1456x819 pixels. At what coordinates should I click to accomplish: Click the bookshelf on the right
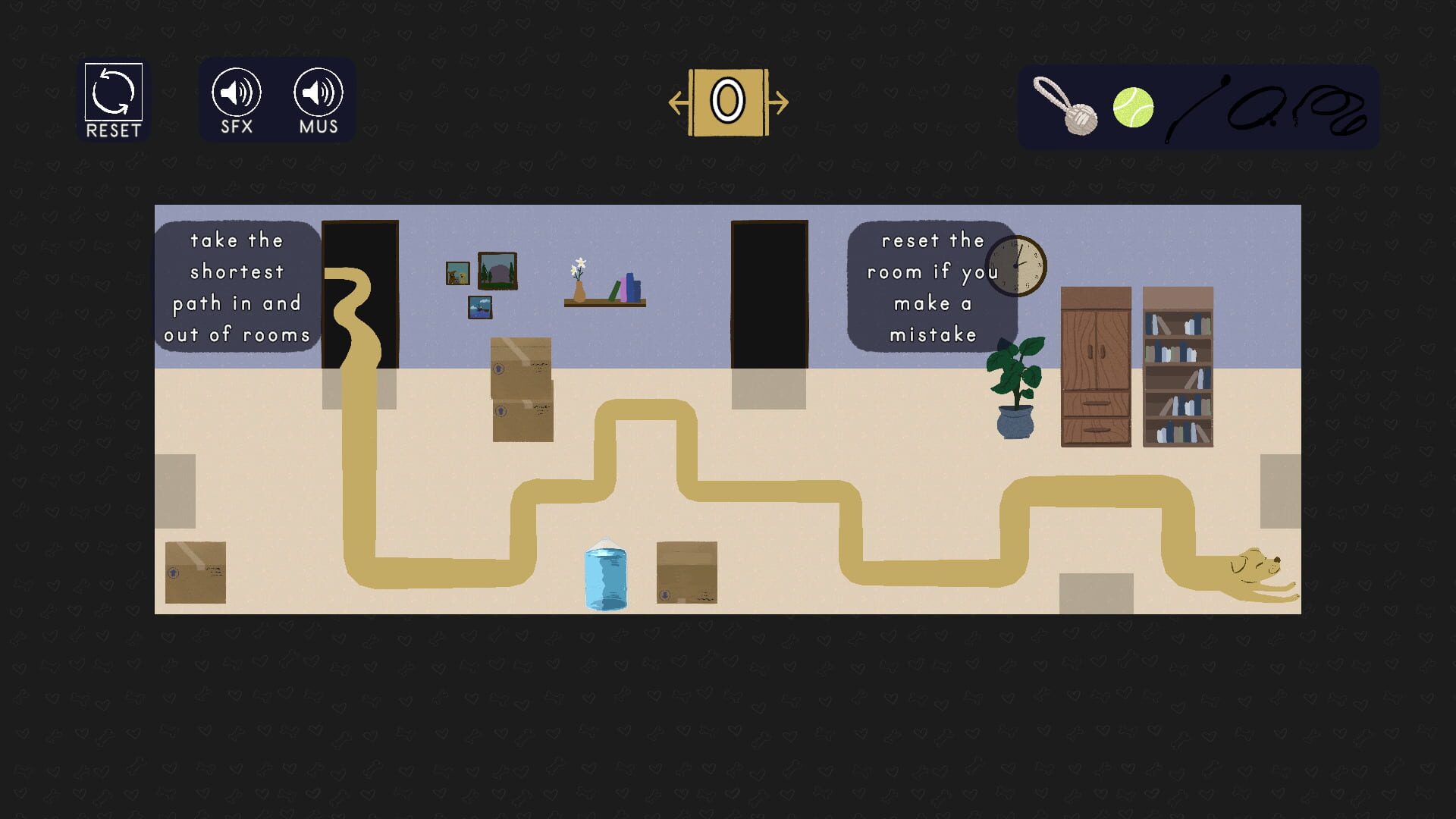(x=1178, y=364)
